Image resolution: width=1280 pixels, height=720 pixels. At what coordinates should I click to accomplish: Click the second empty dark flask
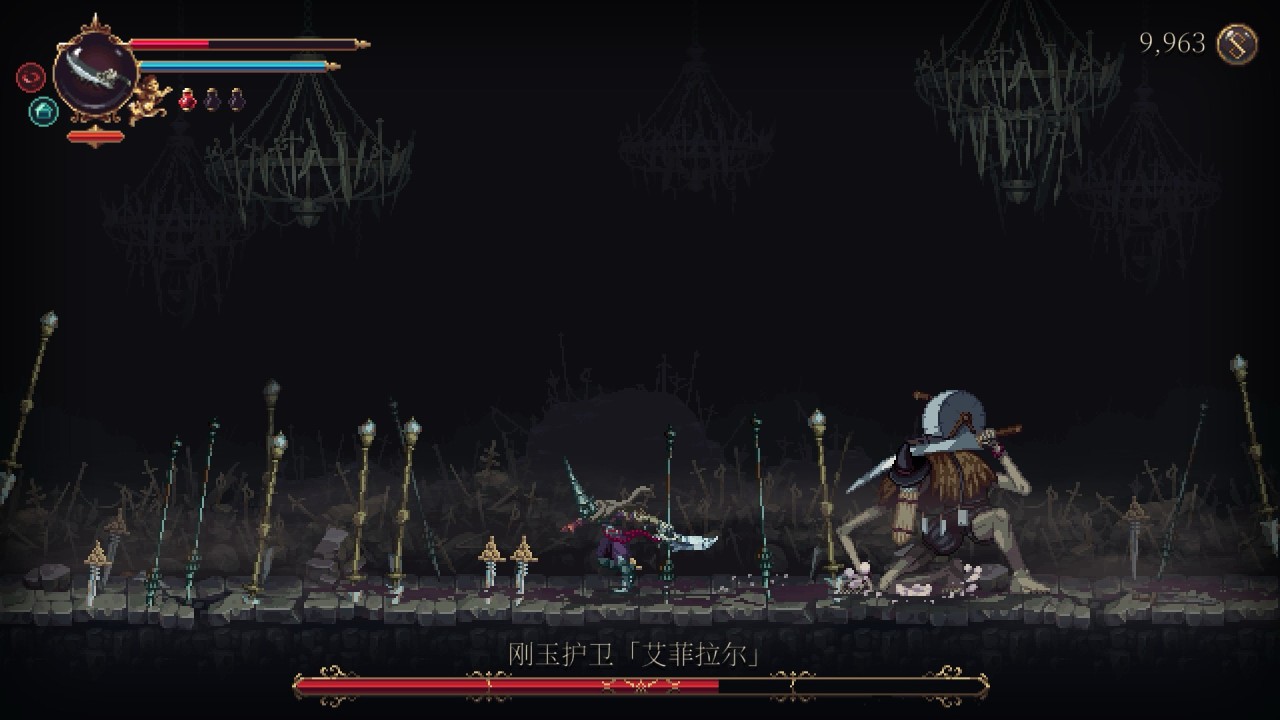[234, 99]
